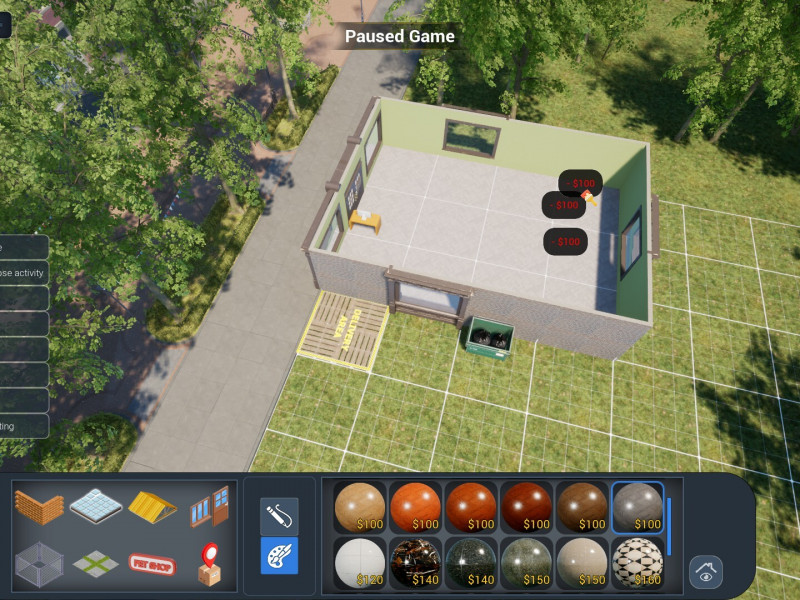Activate the pencil draw mode button
The width and height of the screenshot is (800, 600).
pos(279,516)
